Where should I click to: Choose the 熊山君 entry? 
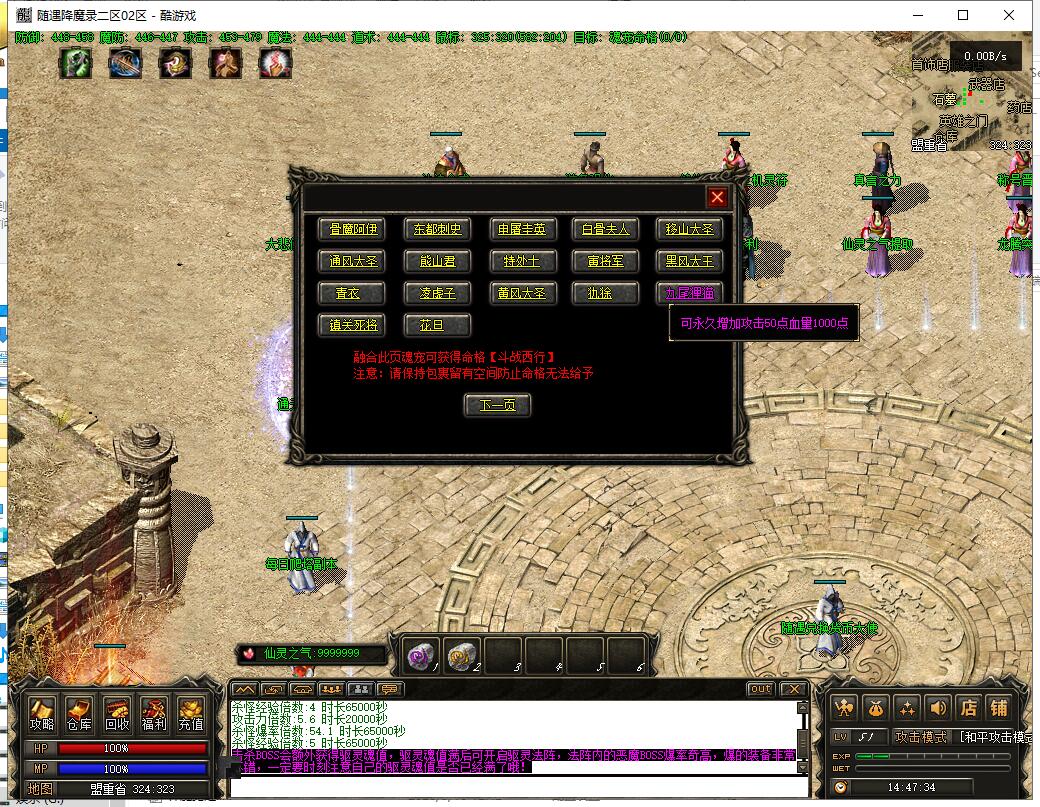(x=437, y=261)
